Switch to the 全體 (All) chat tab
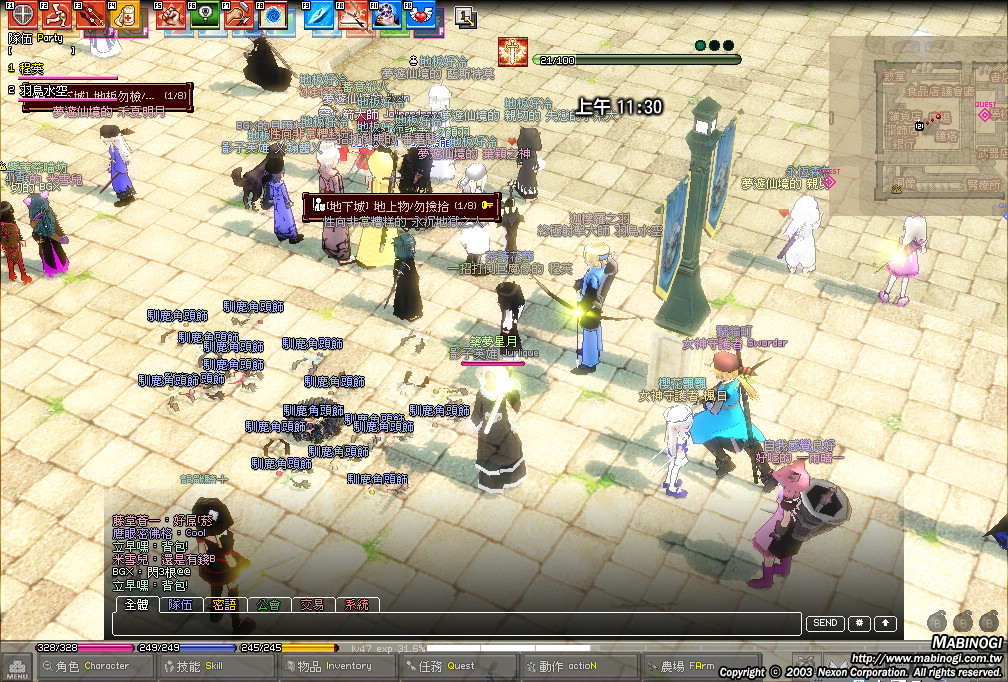Viewport: 1008px width, 682px height. click(x=136, y=605)
